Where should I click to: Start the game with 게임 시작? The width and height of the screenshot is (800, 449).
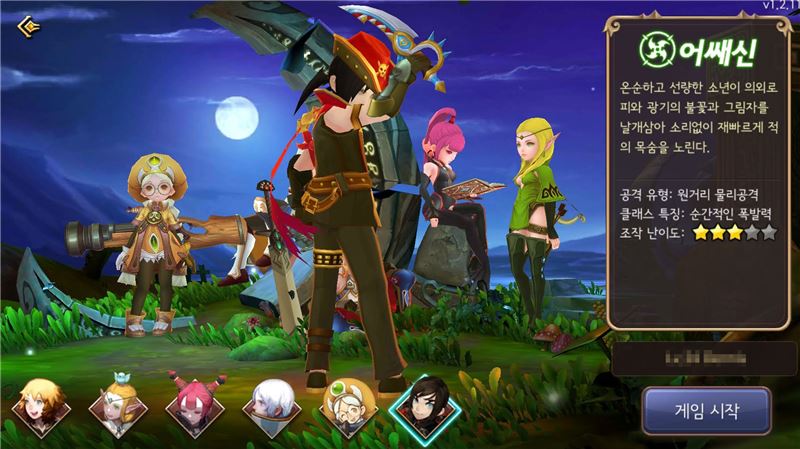(x=706, y=410)
